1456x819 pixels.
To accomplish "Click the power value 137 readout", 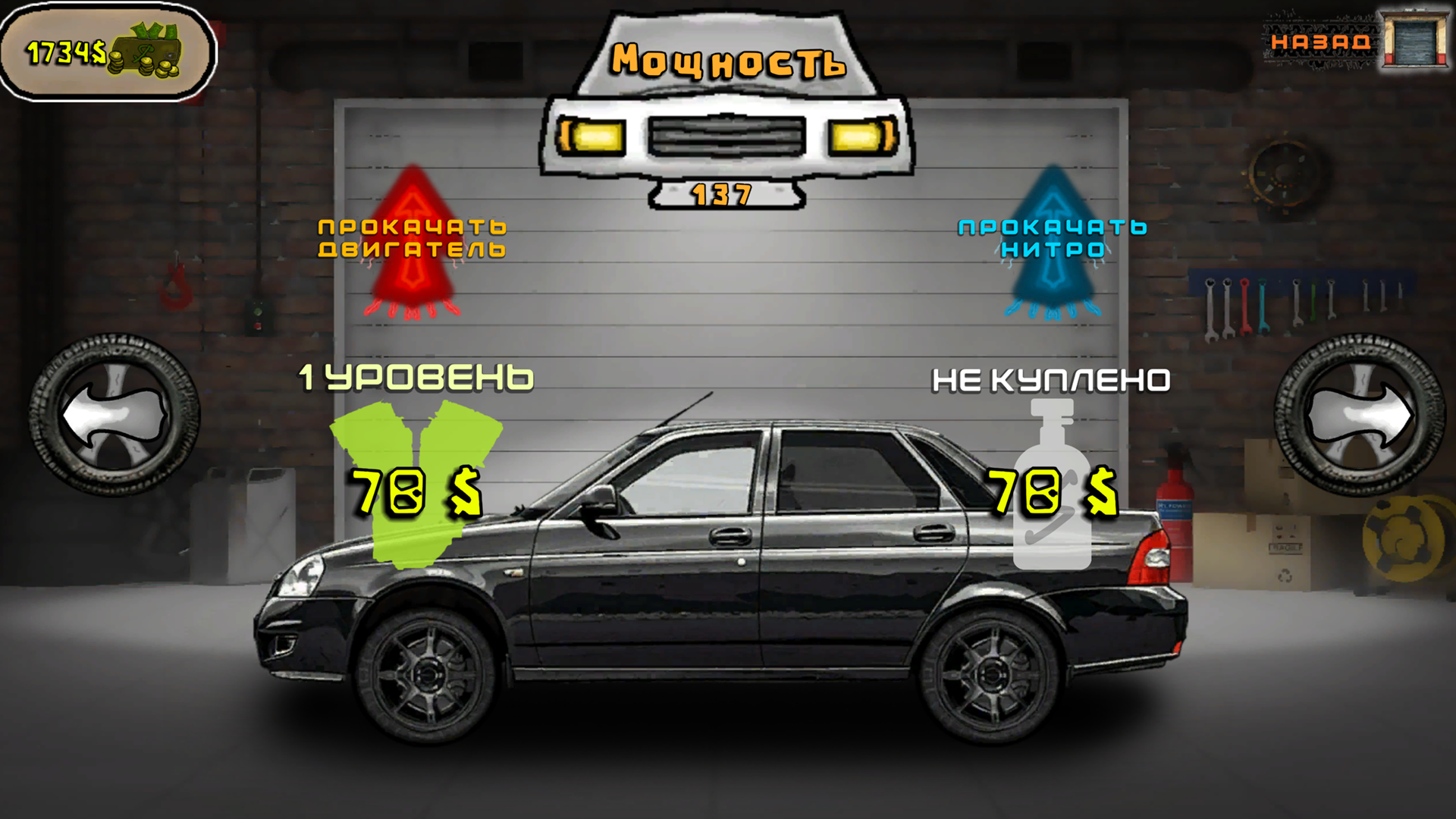I will pos(722,195).
